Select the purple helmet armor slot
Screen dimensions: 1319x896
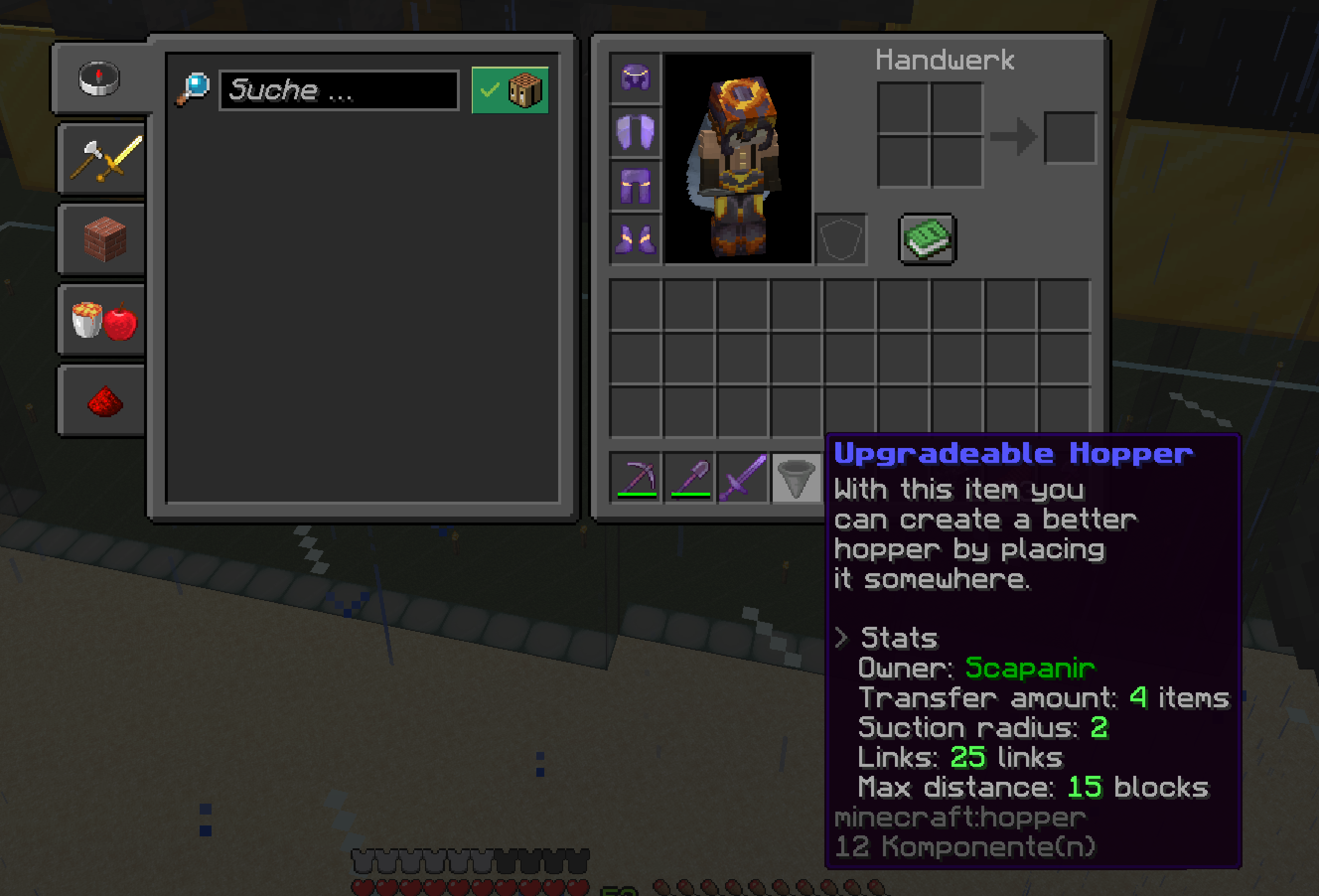(x=635, y=78)
